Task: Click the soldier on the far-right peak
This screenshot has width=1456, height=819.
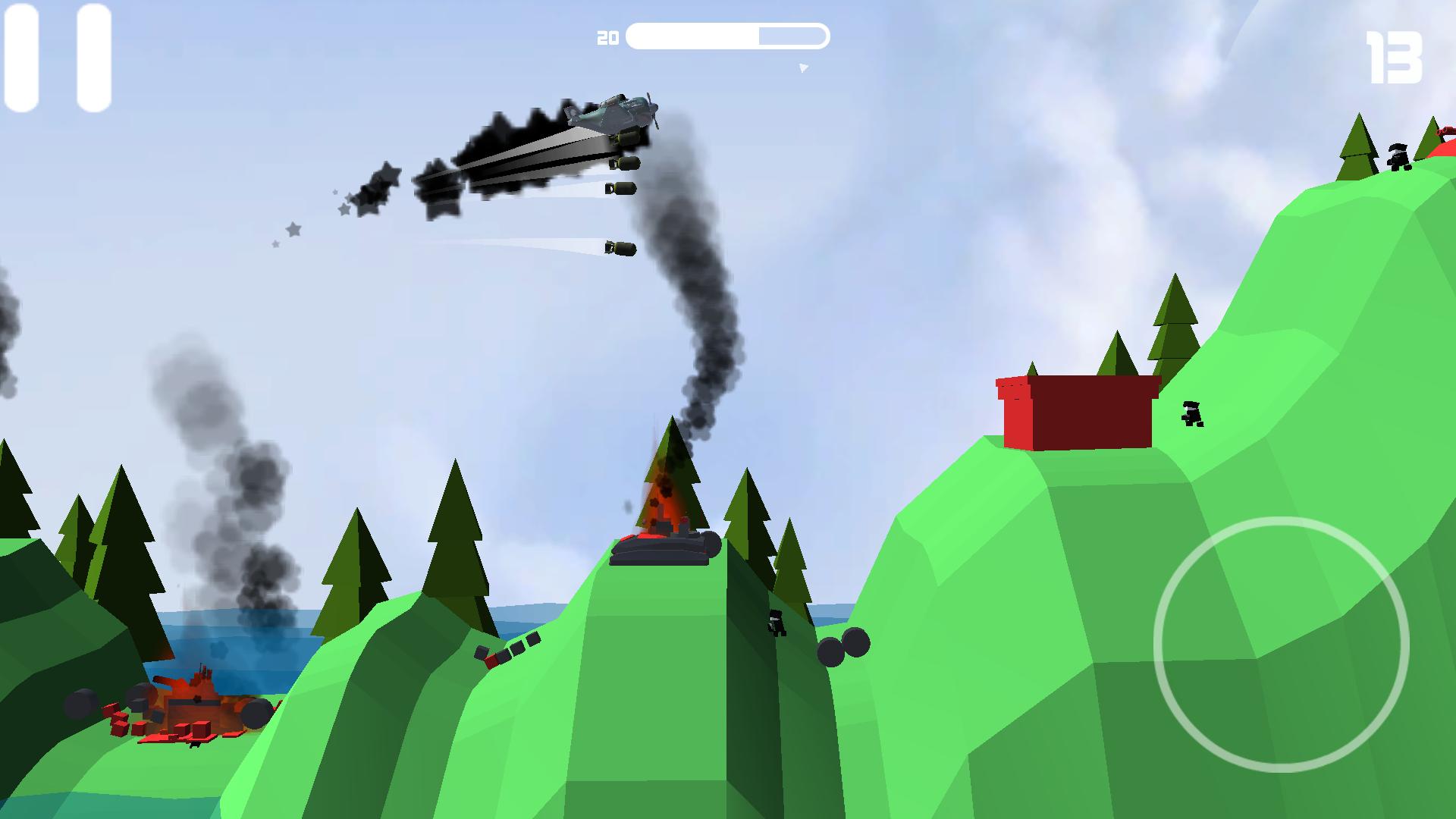Action: [1398, 155]
